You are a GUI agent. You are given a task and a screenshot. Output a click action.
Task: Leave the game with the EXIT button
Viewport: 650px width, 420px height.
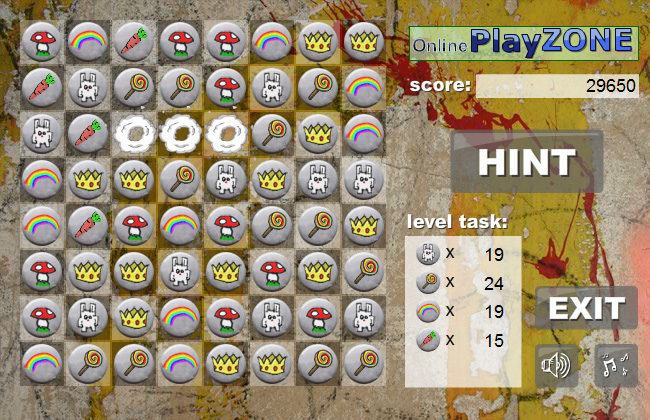click(586, 308)
